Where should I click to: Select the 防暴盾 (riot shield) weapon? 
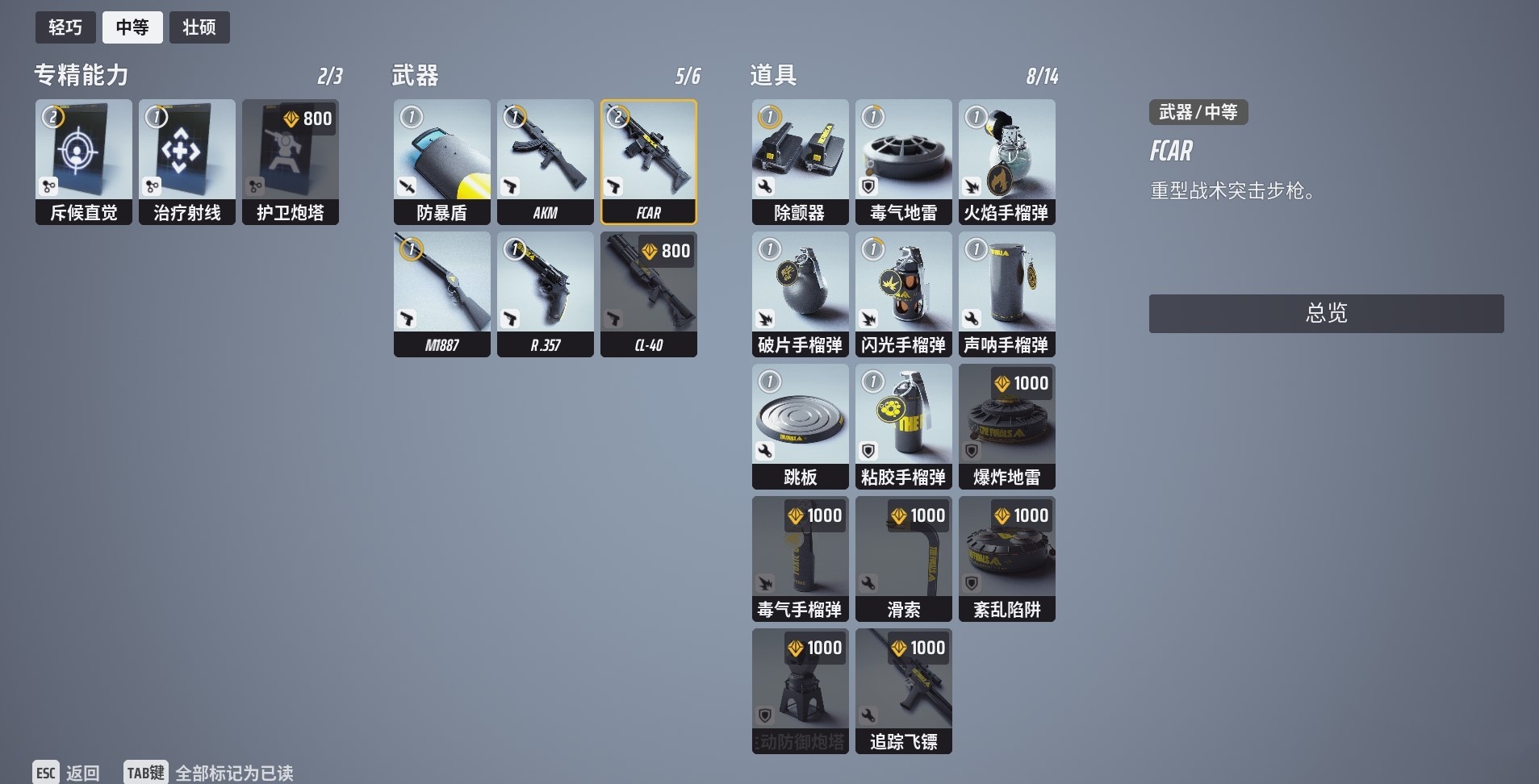[442, 161]
